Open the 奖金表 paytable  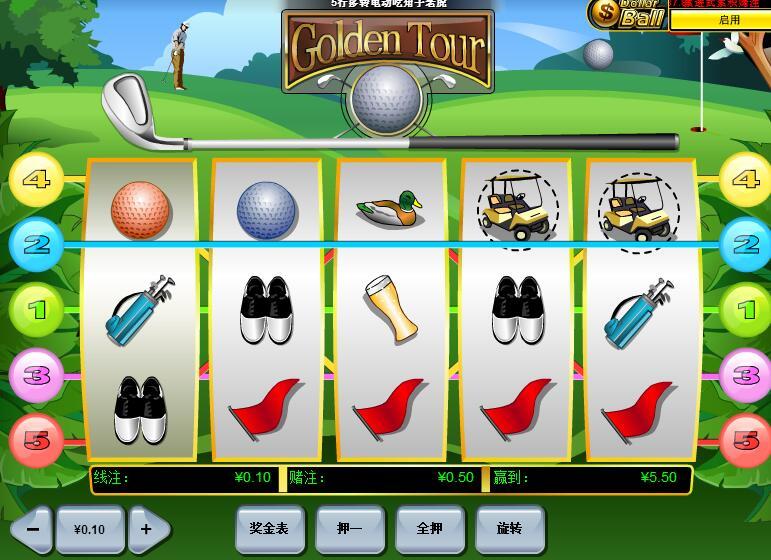point(269,527)
